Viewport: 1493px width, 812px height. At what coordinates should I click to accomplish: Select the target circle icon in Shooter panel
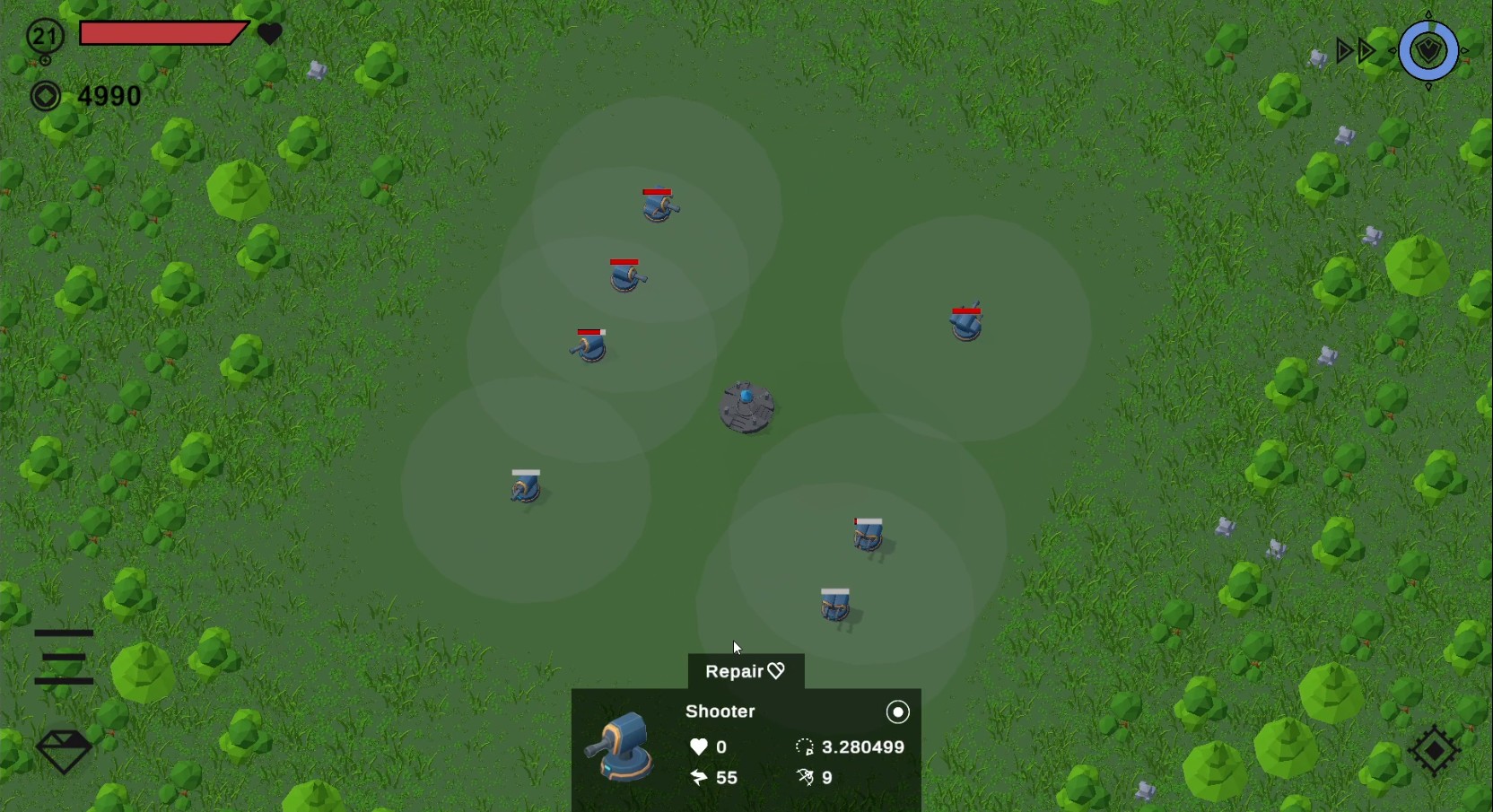897,712
